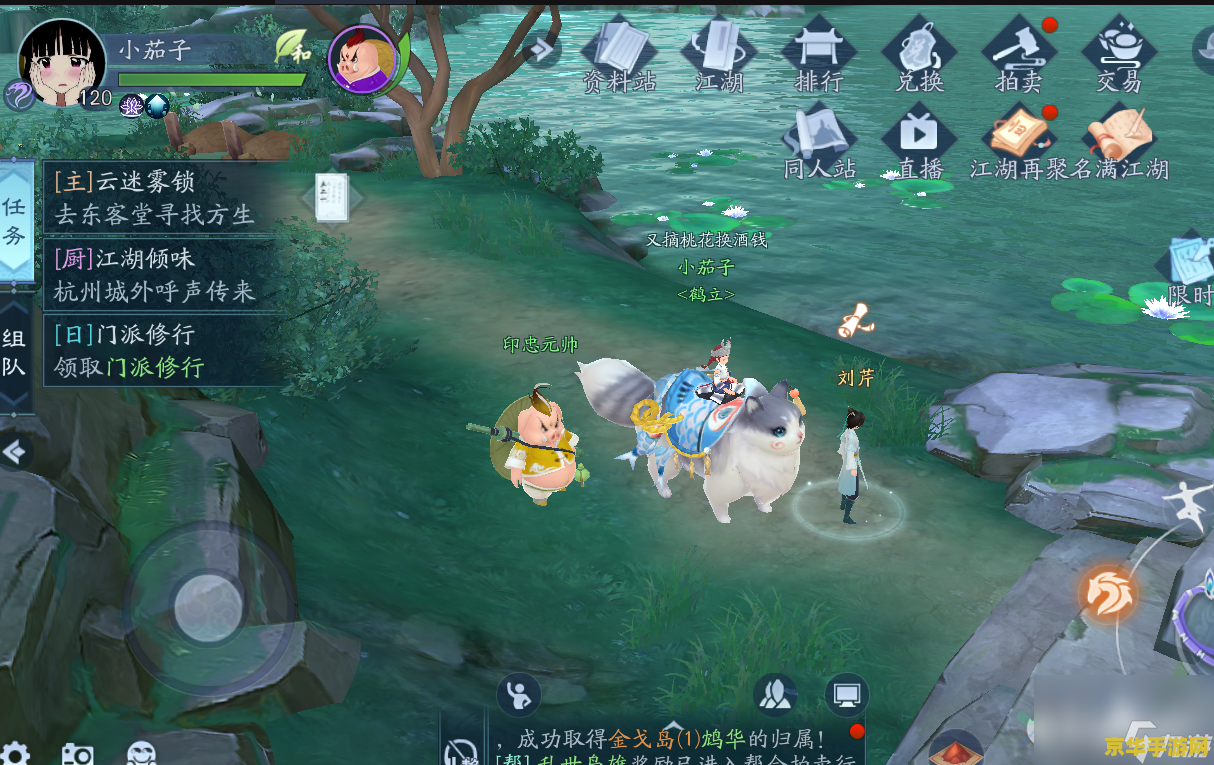Open the 拍卖 auction house
The height and width of the screenshot is (765, 1214).
1019,55
